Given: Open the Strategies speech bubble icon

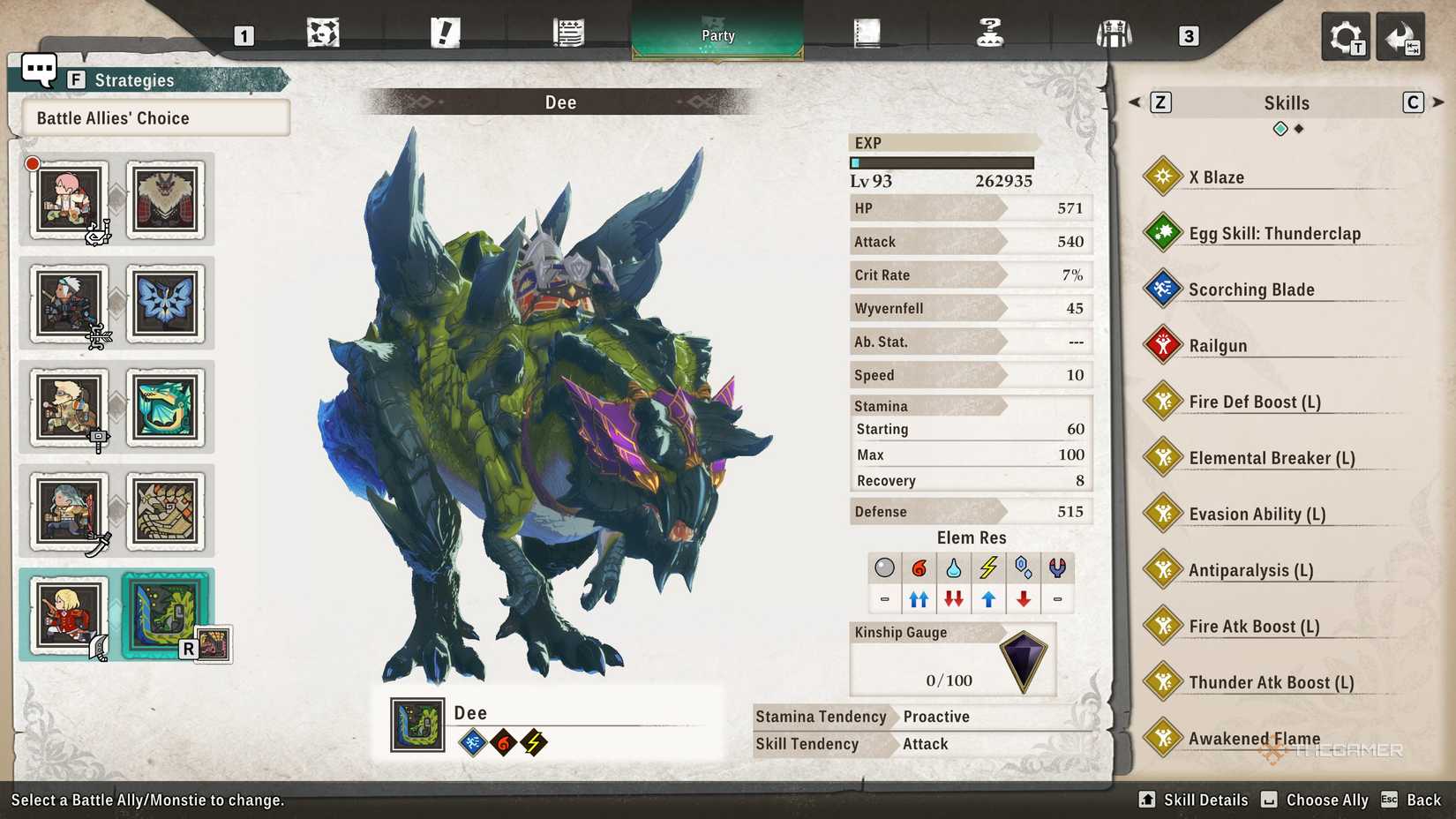Looking at the screenshot, I should (39, 69).
